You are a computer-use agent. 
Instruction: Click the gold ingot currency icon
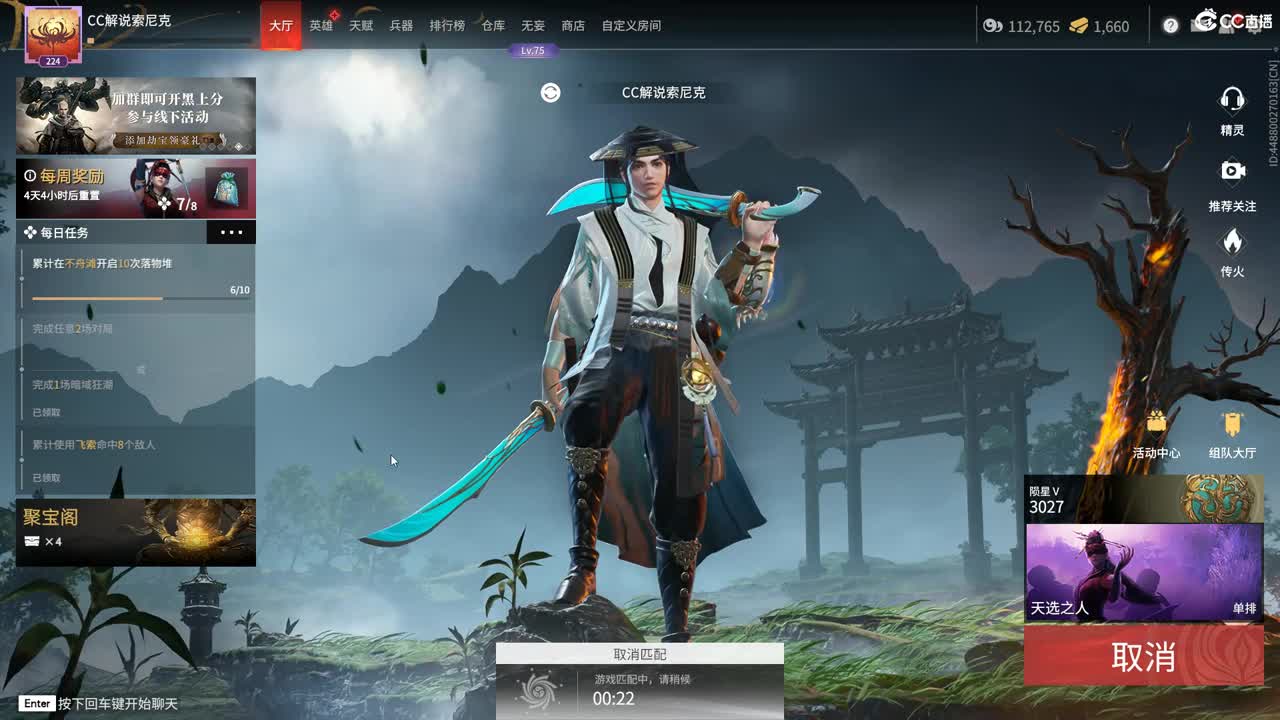[1079, 26]
